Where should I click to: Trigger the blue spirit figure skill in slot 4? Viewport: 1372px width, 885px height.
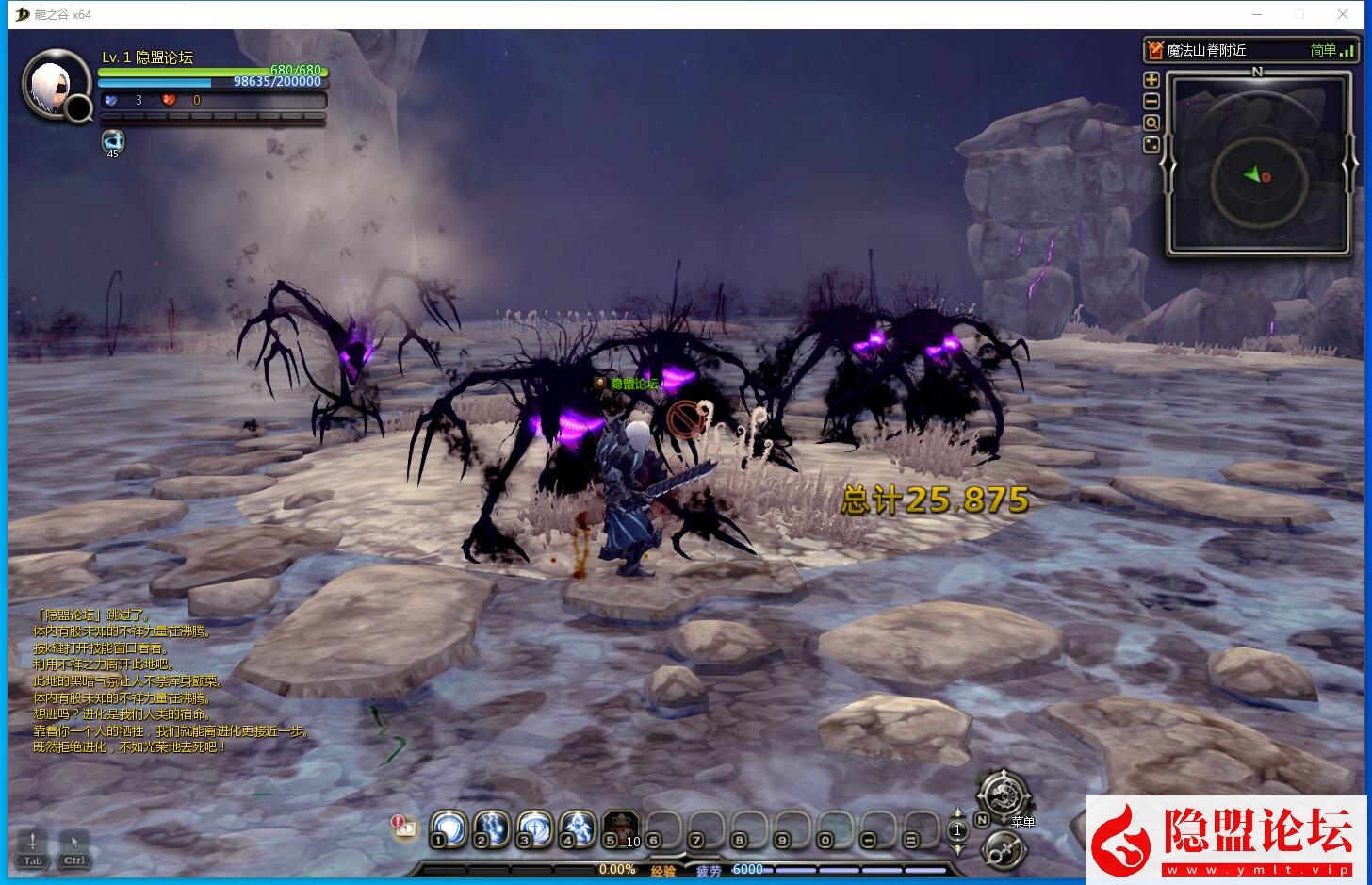[x=577, y=828]
